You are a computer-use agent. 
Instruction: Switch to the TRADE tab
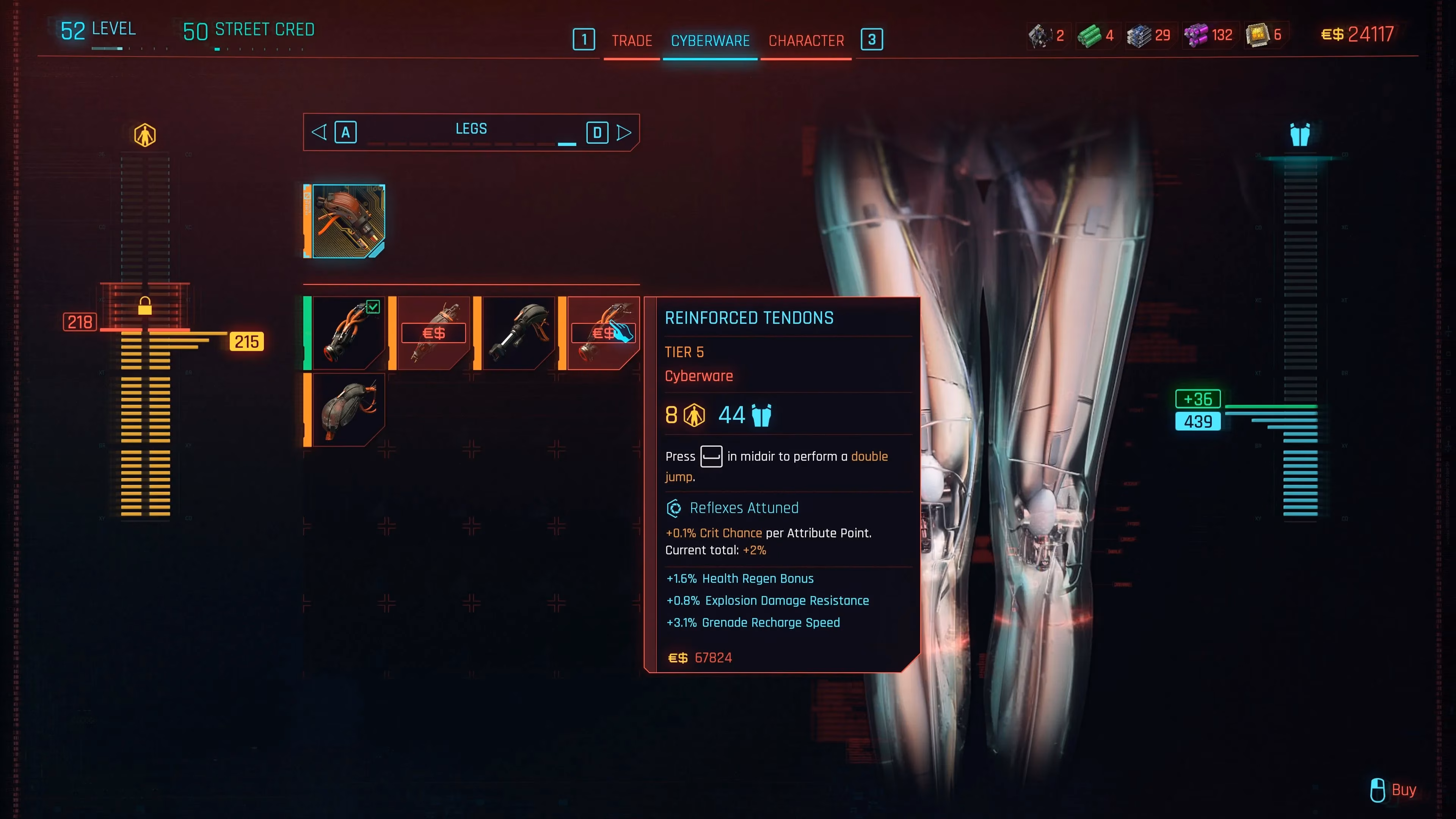[x=631, y=40]
